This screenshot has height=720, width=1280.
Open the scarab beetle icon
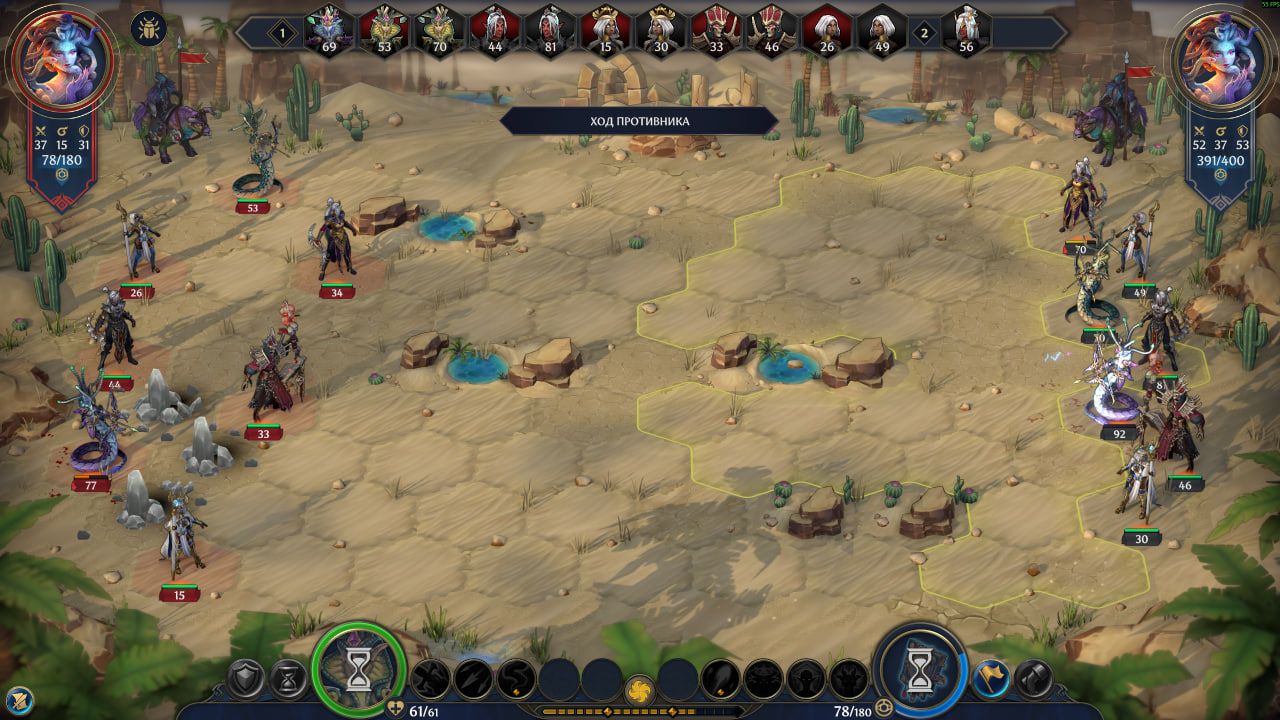coord(148,27)
